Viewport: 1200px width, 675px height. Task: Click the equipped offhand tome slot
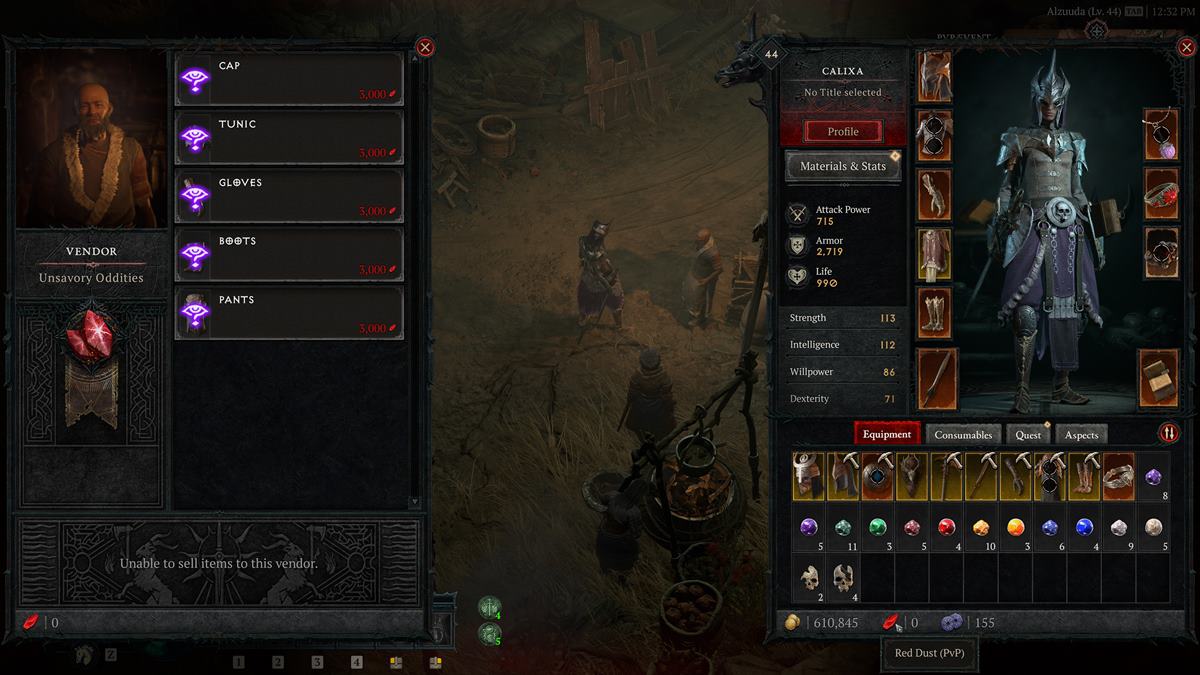(x=1160, y=378)
